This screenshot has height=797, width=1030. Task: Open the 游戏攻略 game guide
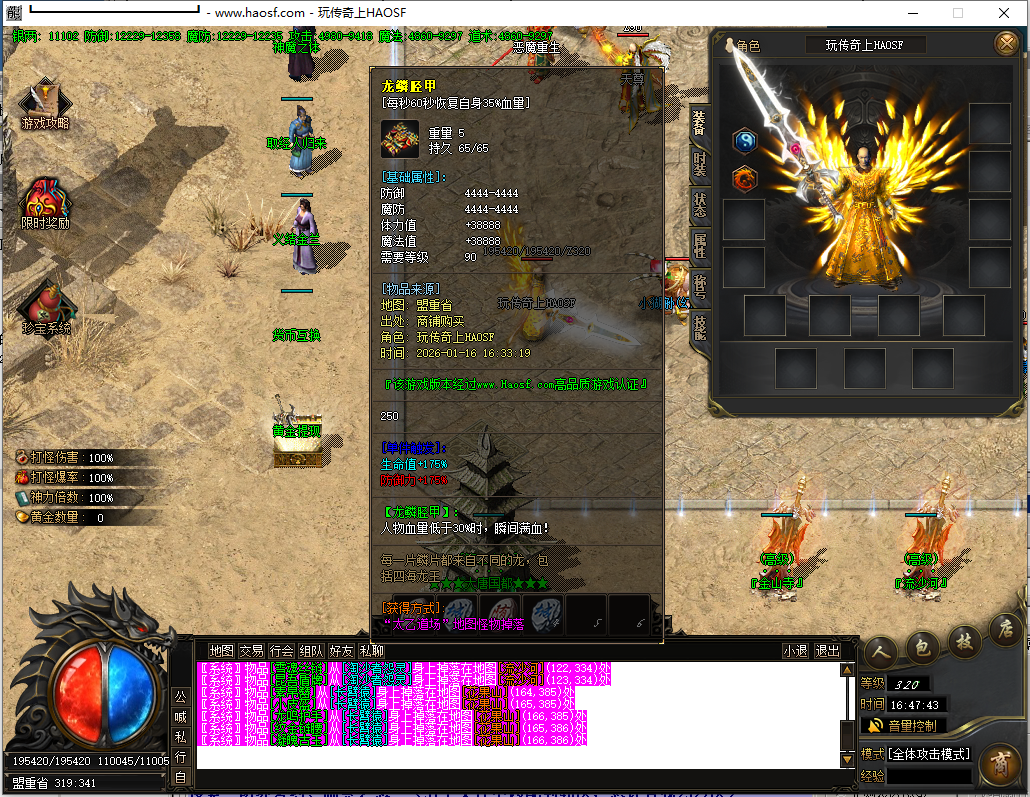[x=45, y=104]
